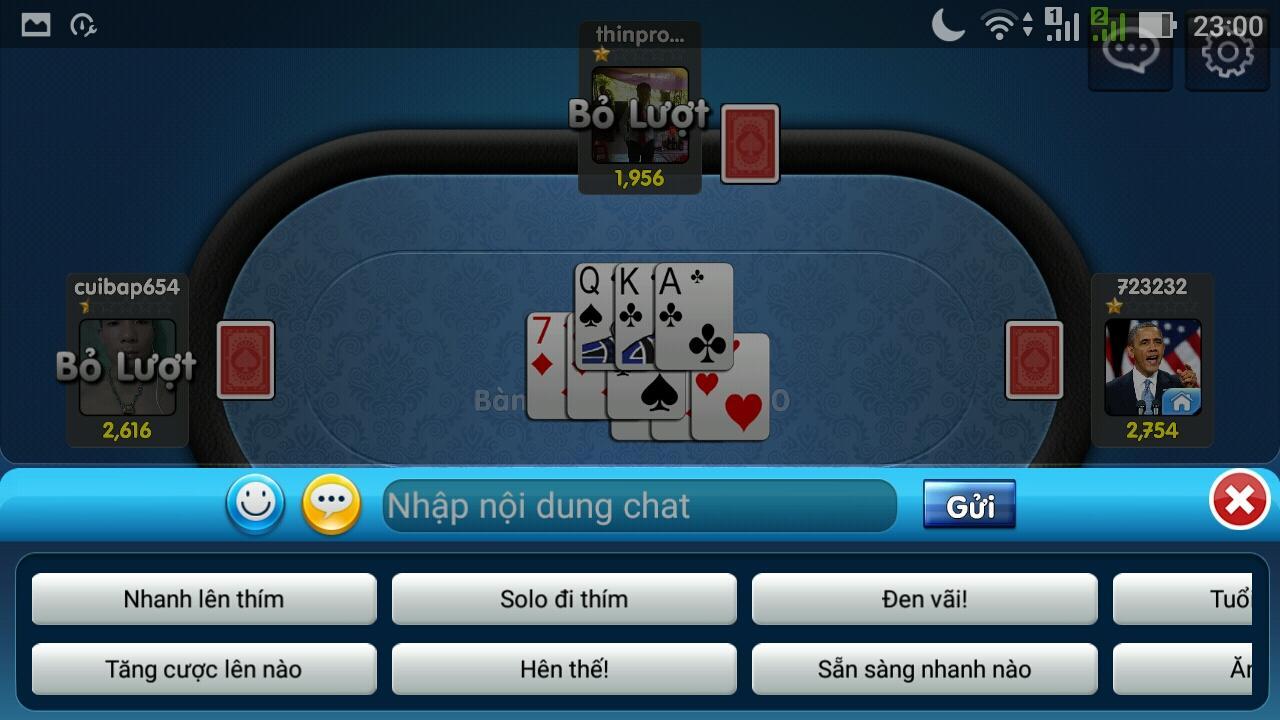Viewport: 1280px width, 720px height.
Task: Select the 'Hên thế!' quick chat option
Action: [564, 669]
